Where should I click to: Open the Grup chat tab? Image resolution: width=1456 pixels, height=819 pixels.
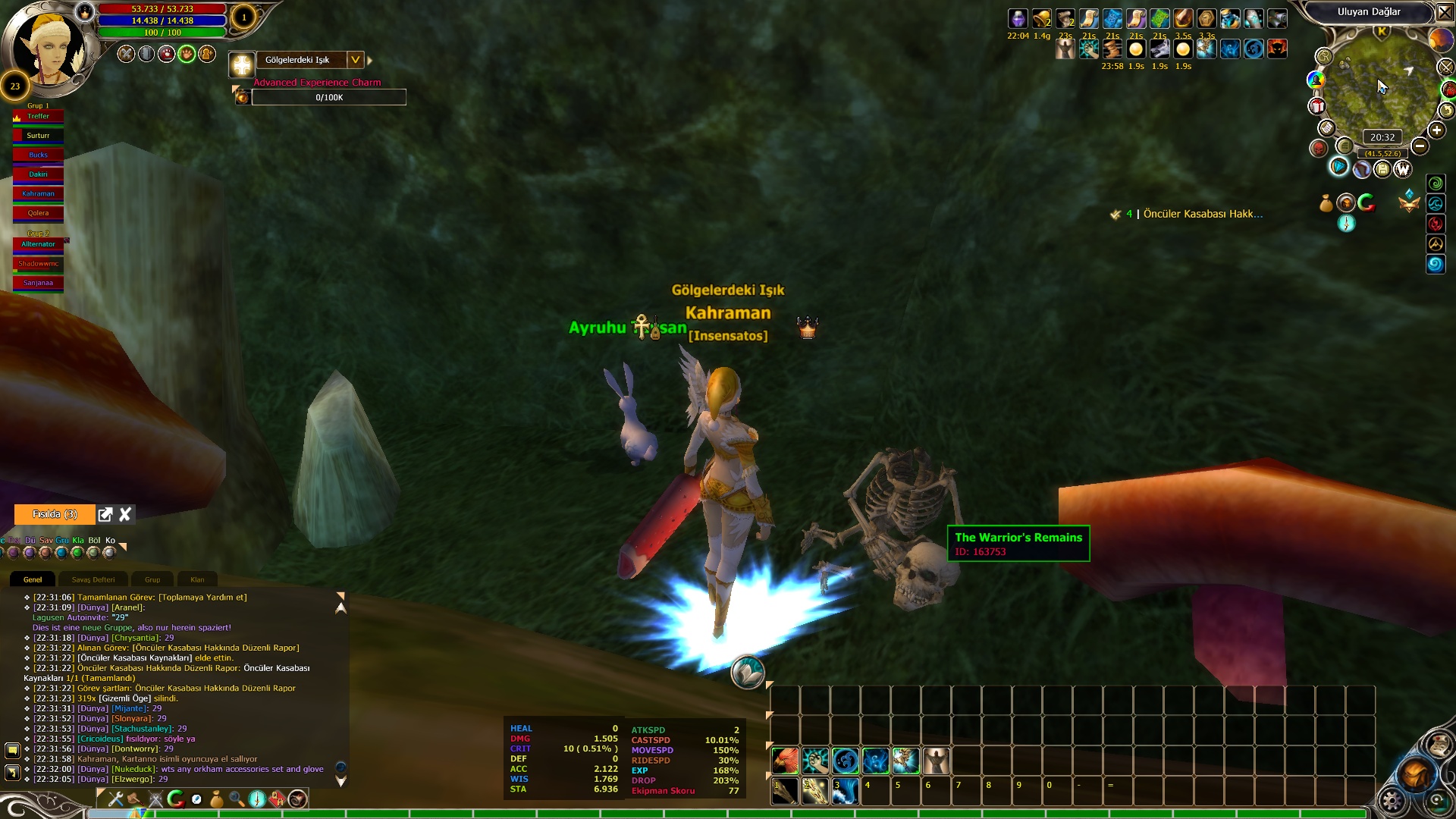(x=152, y=579)
